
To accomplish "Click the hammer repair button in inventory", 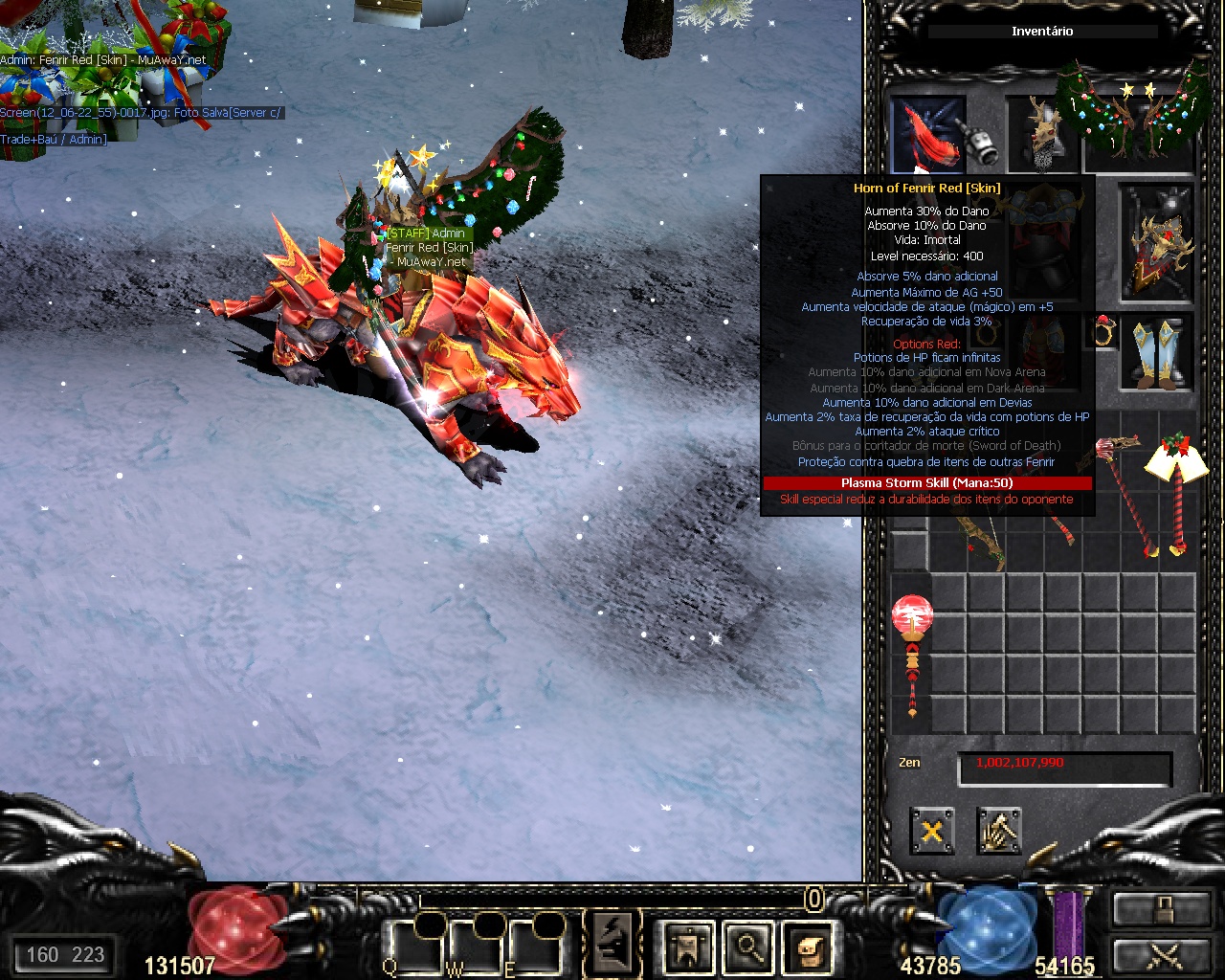I will [999, 830].
